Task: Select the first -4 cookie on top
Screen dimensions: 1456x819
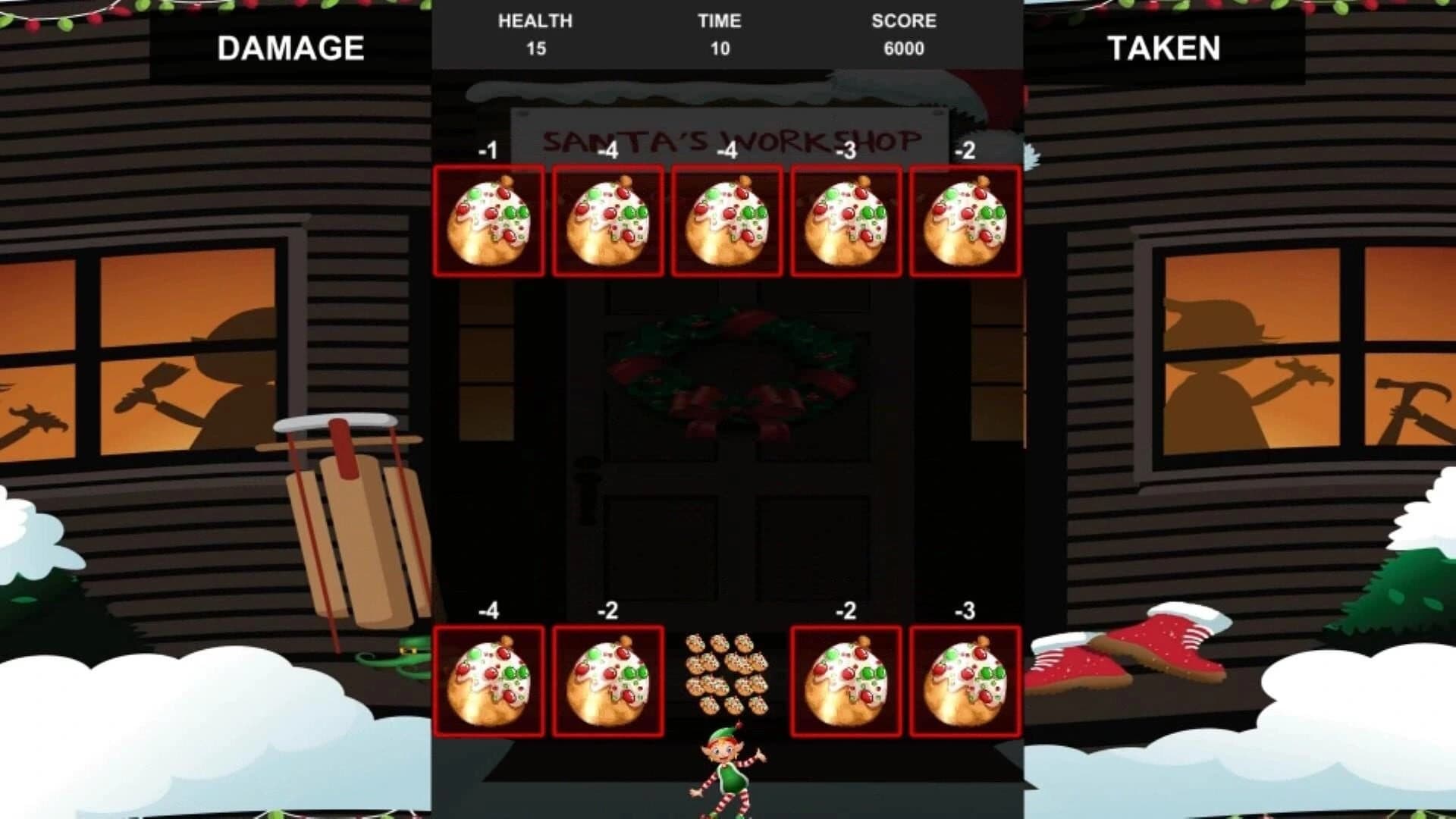Action: (607, 221)
